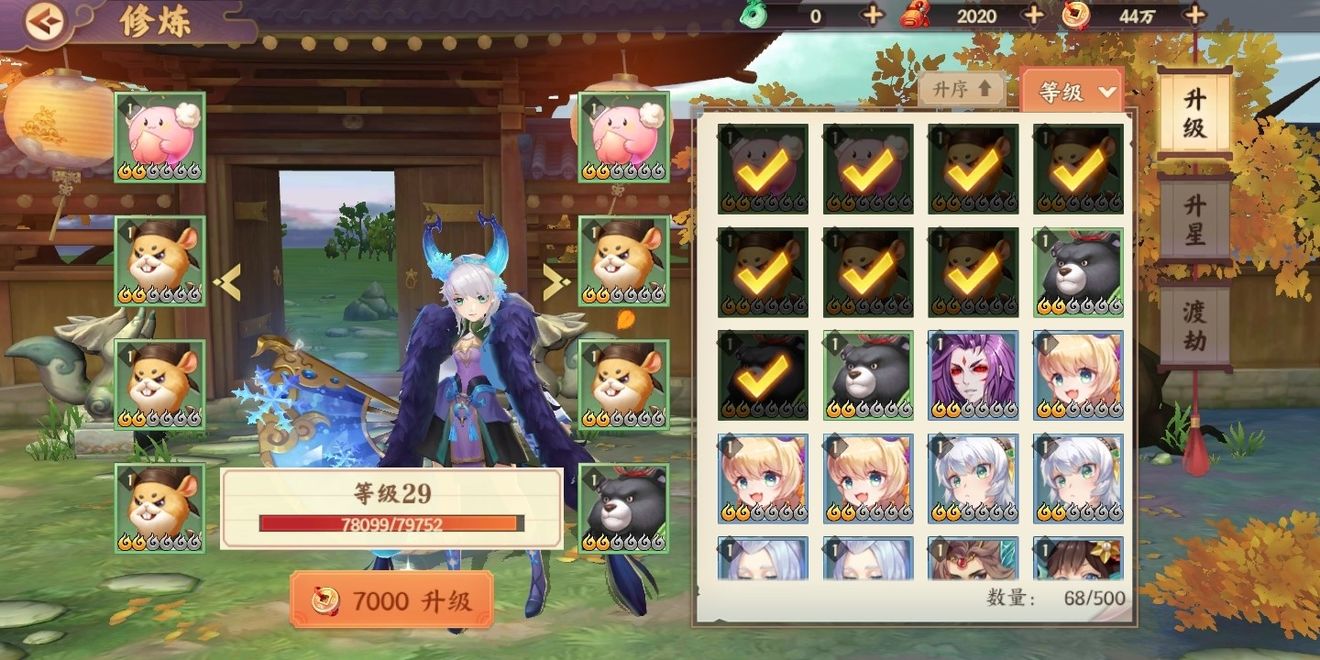Screen dimensions: 1320x660
Task: Remove the black bear from material slots
Action: (x=624, y=508)
